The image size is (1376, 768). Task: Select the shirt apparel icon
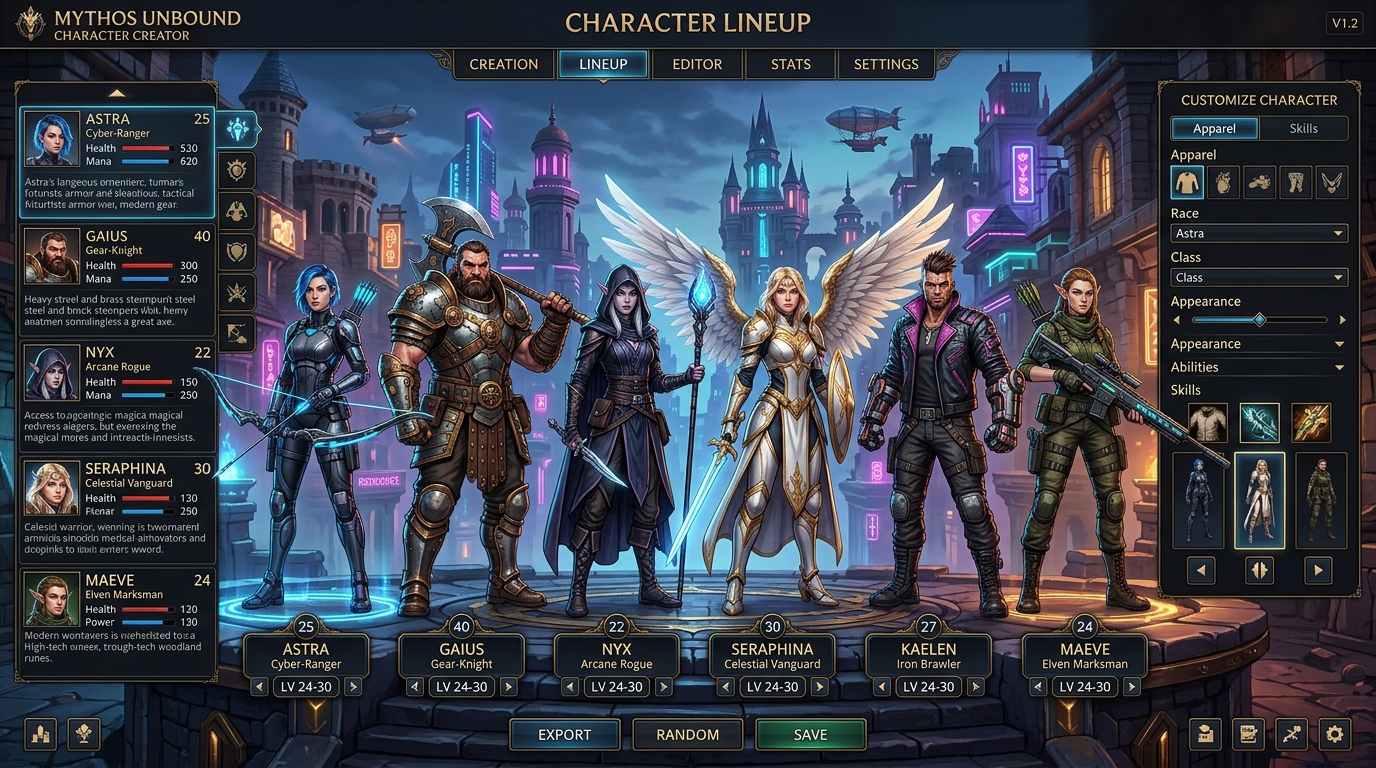coord(1187,182)
